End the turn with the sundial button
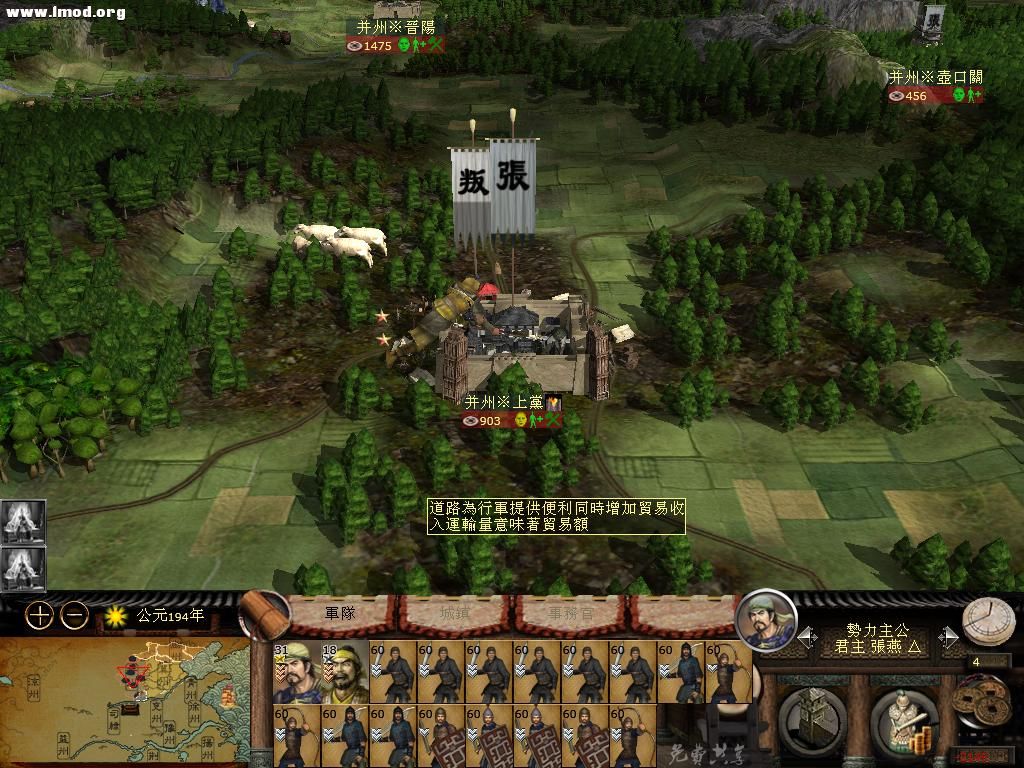Image resolution: width=1024 pixels, height=768 pixels. click(x=988, y=622)
